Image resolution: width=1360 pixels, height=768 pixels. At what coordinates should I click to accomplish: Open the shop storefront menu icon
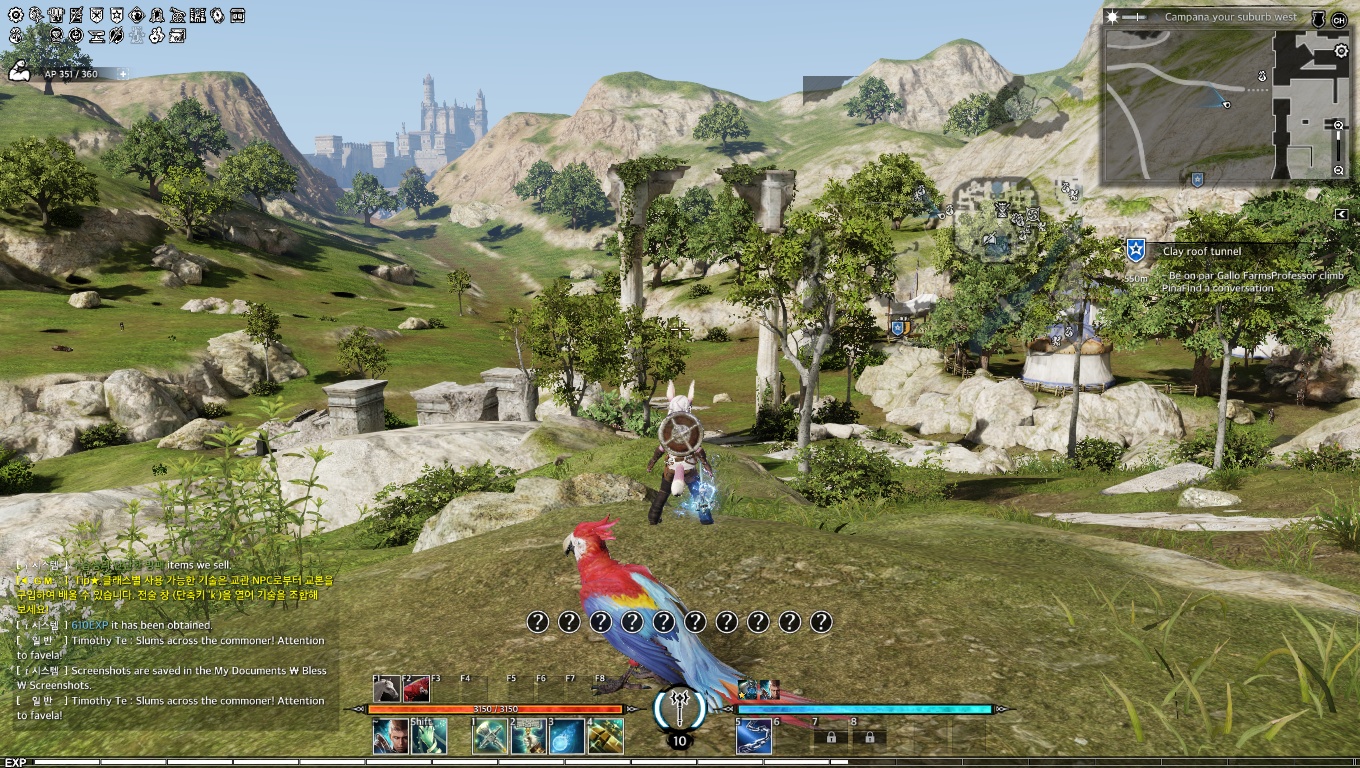pos(237,15)
